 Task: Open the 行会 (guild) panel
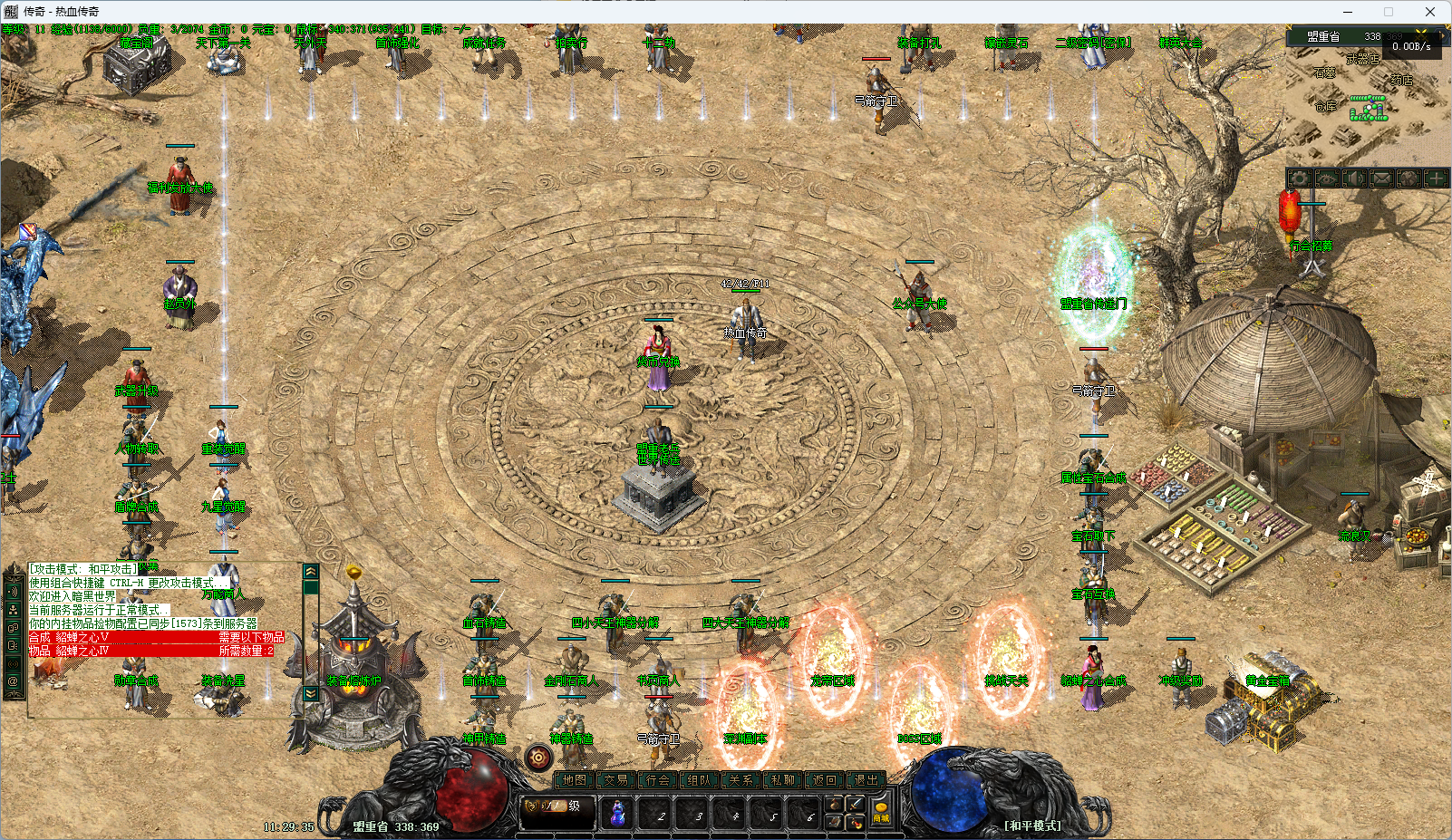tap(658, 779)
